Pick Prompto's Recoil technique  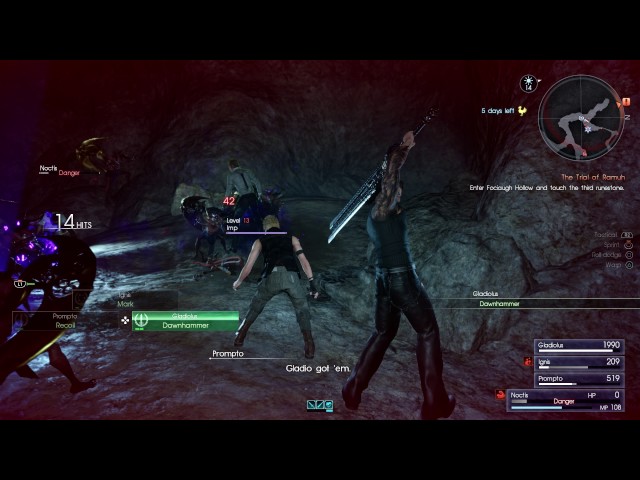click(65, 321)
